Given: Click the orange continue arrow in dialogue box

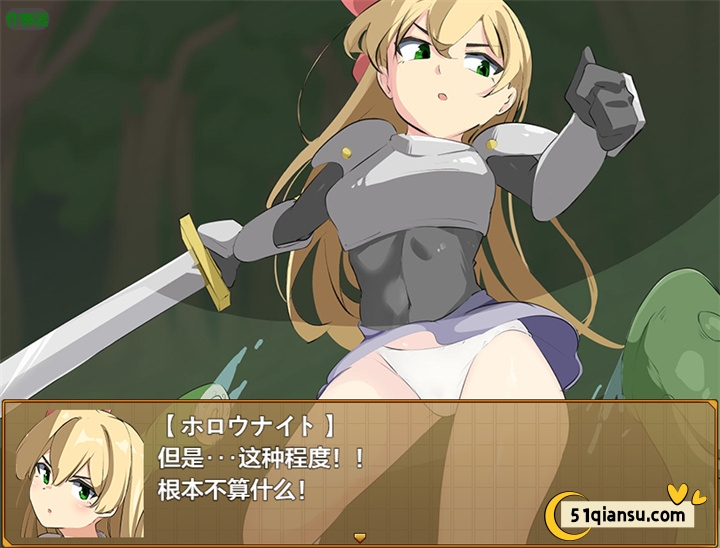Looking at the screenshot, I should coord(359,538).
